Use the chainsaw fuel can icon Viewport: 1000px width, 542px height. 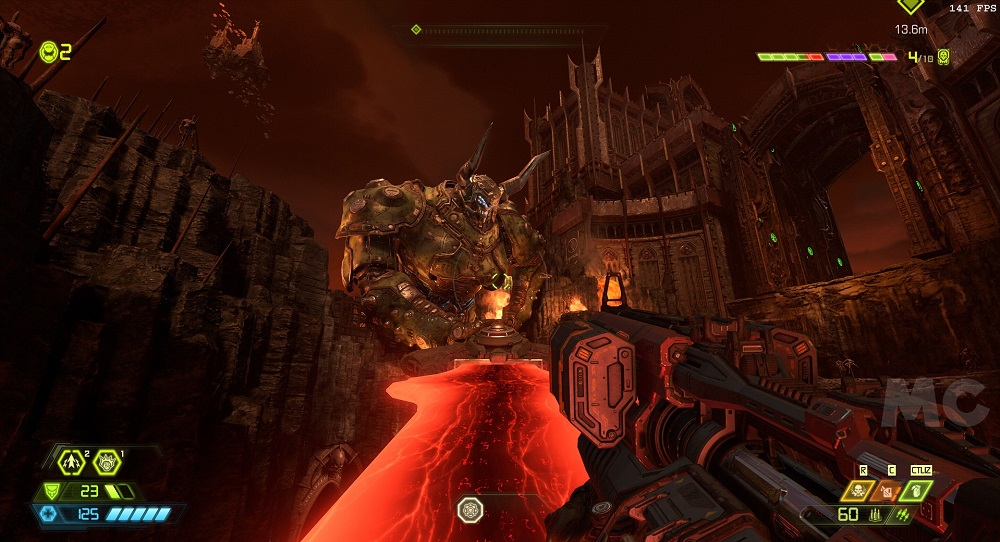(x=888, y=491)
